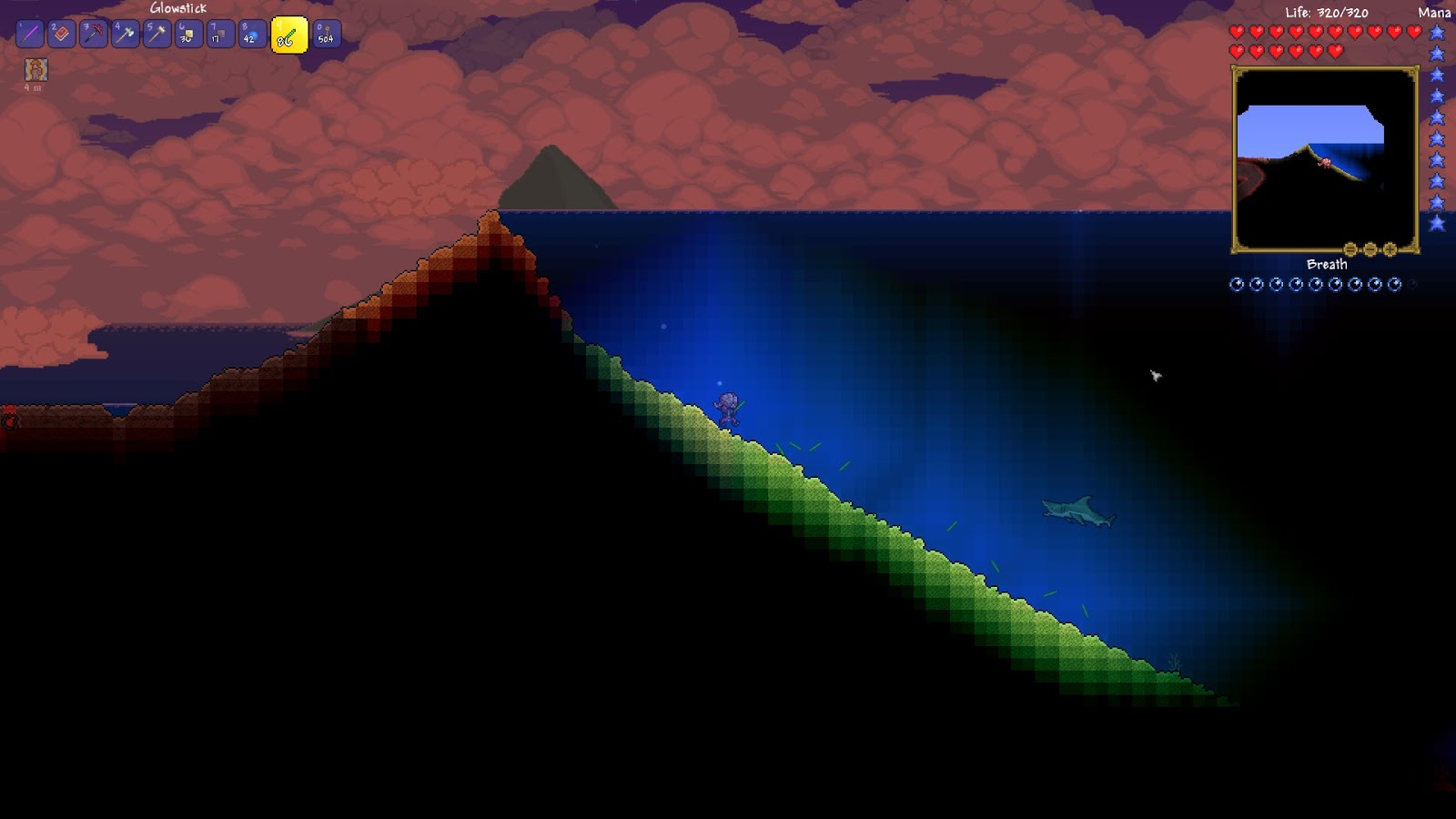Click a bubble on the Breath meter

(x=1236, y=285)
